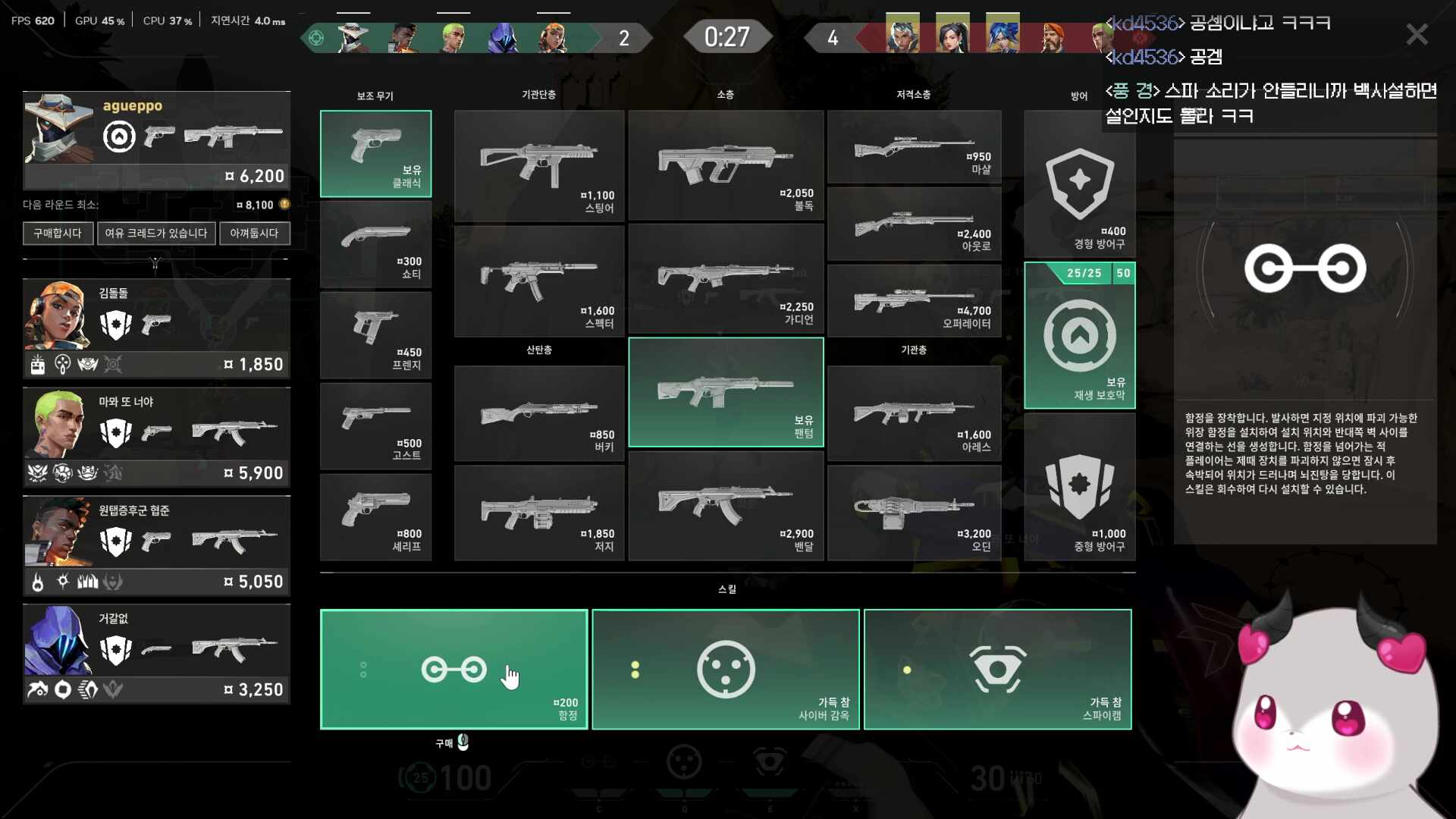
Task: Buy the Sheriff revolver sidearm
Action: pyautogui.click(x=375, y=517)
